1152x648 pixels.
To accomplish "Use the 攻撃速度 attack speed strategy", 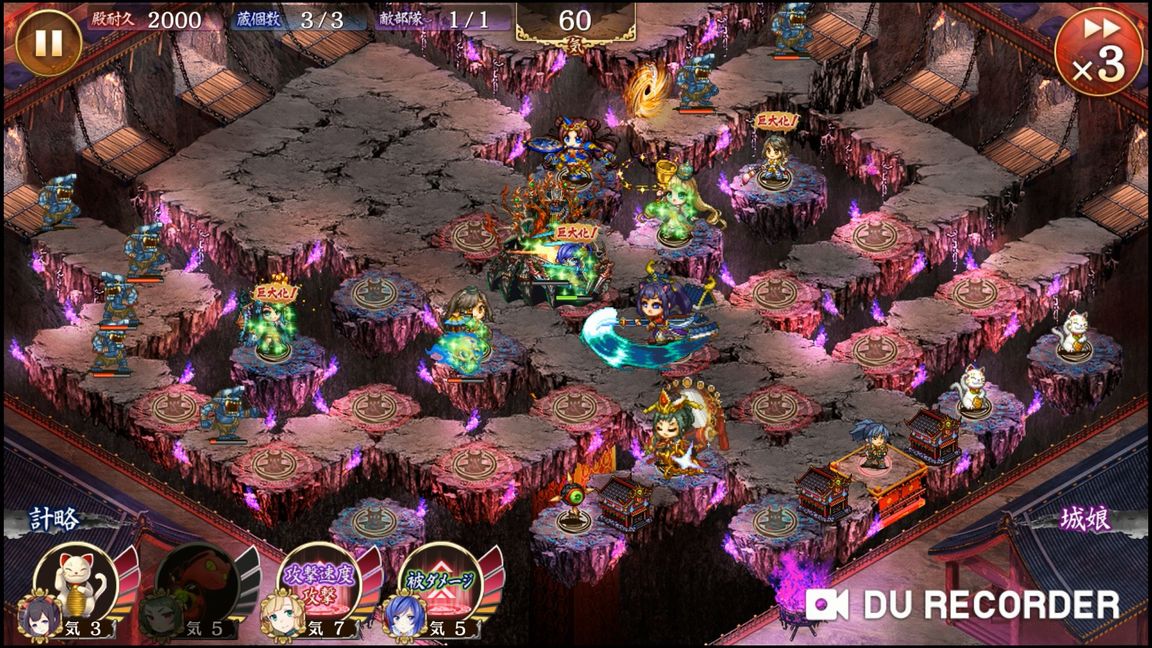I will tap(319, 581).
